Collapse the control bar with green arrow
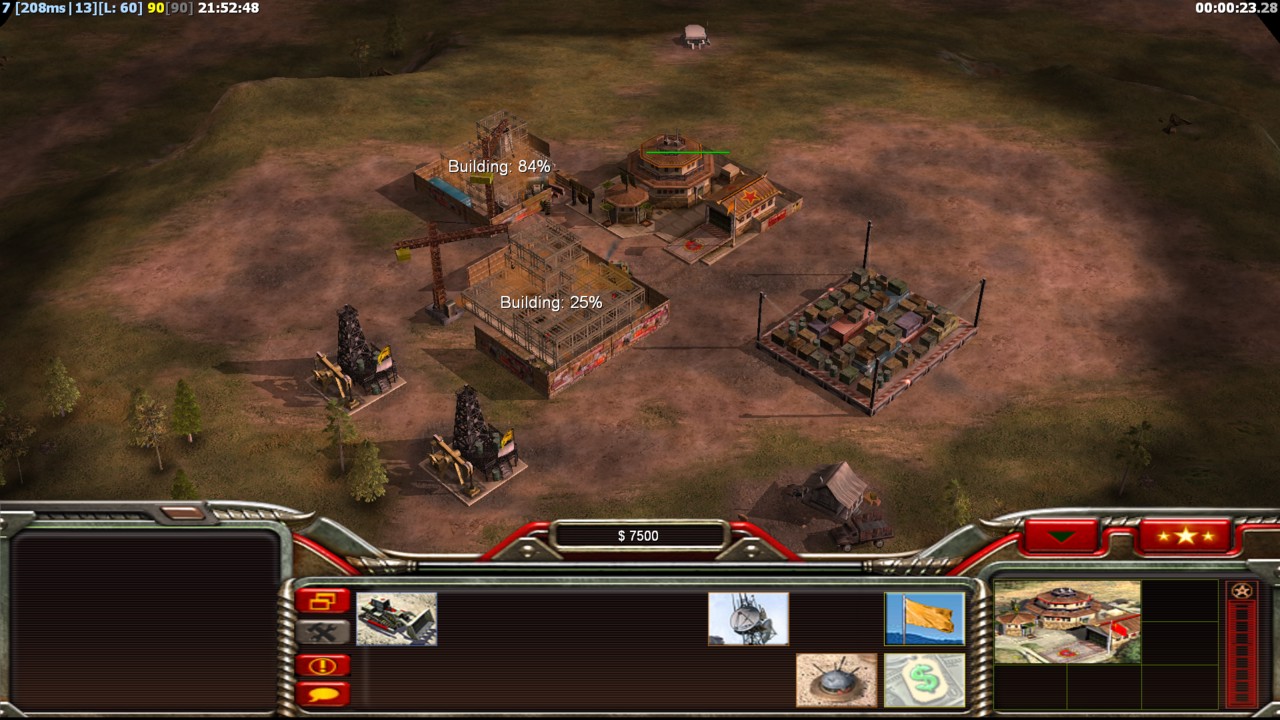This screenshot has height=720, width=1280. pyautogui.click(x=1061, y=536)
